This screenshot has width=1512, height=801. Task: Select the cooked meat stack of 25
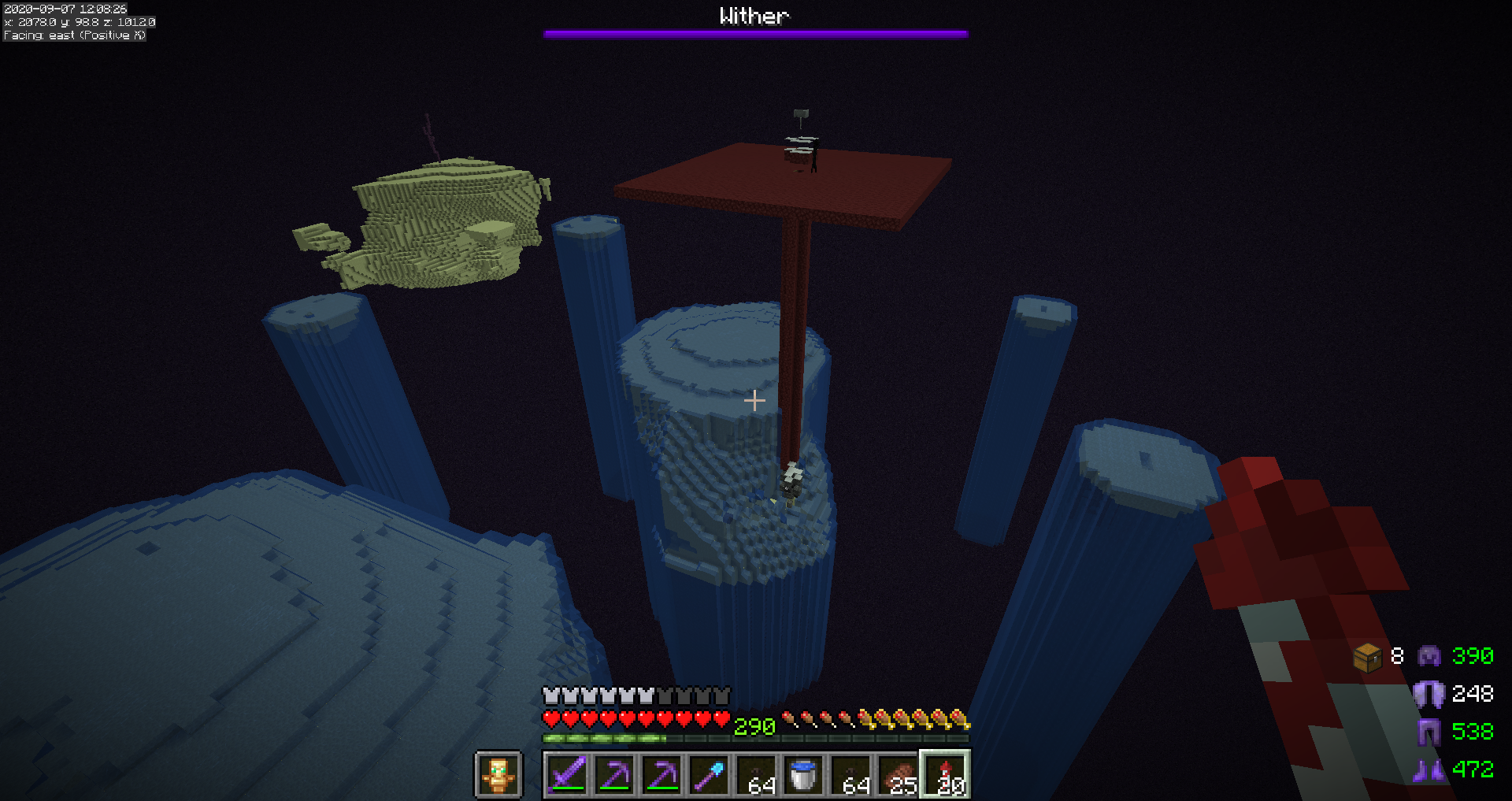[898, 775]
